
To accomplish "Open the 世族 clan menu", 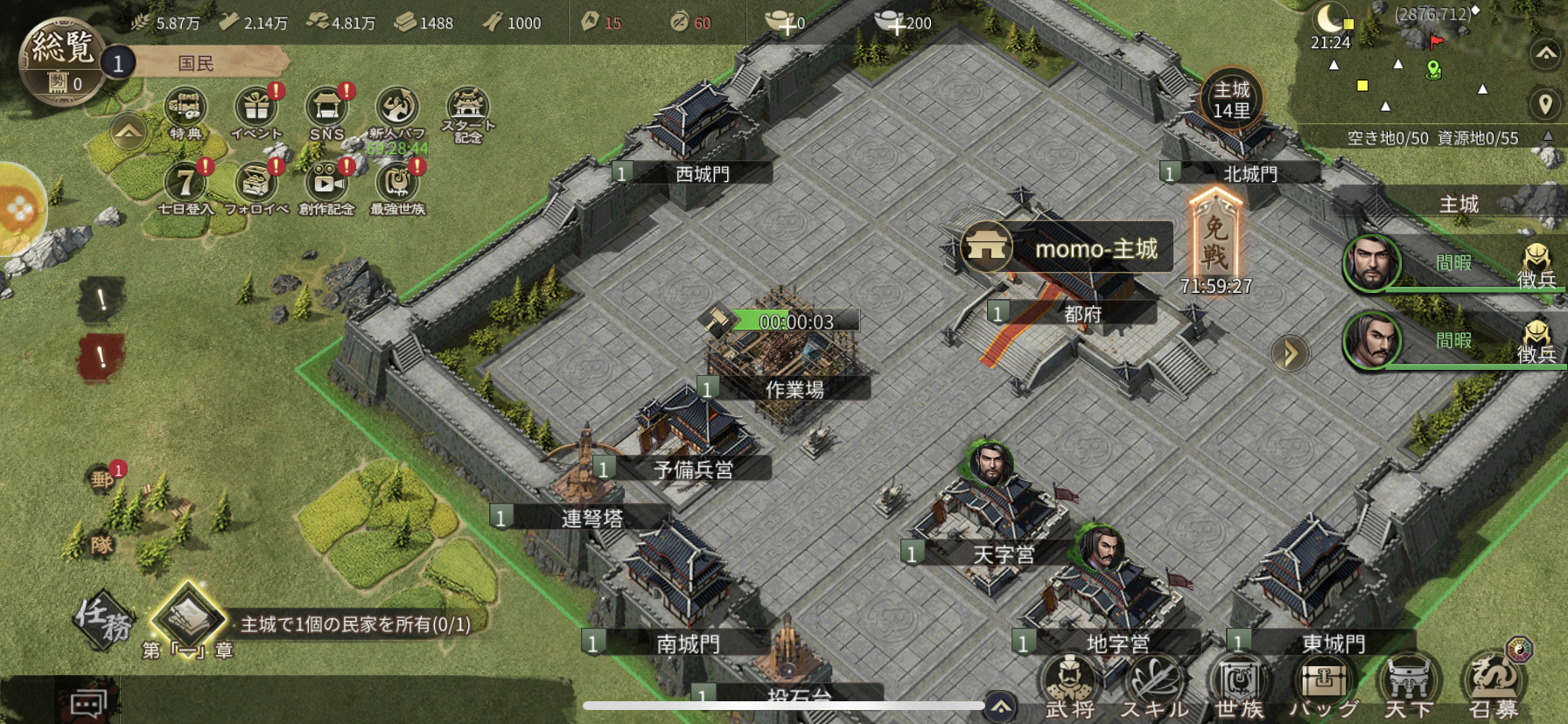I will click(x=1240, y=687).
